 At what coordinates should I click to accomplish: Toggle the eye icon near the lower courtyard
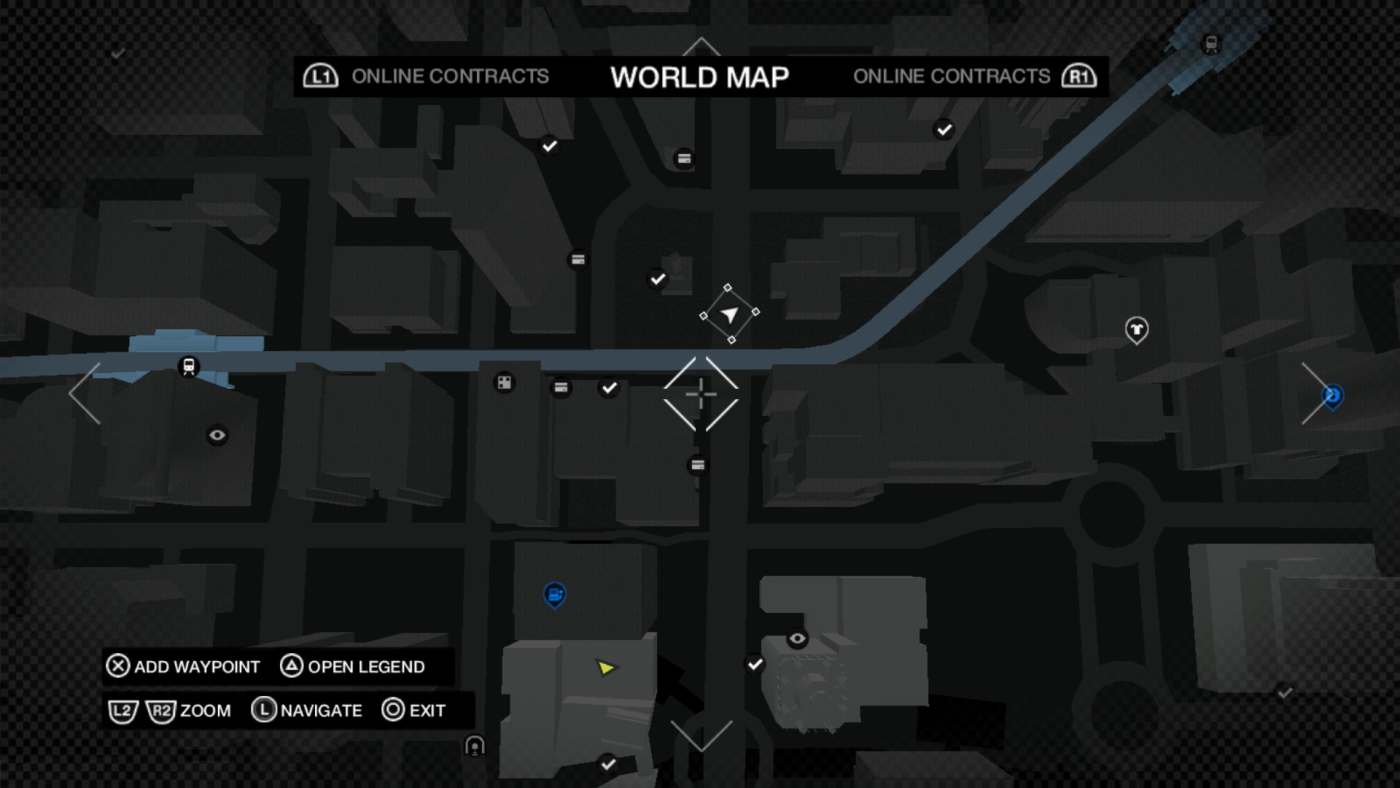point(796,637)
